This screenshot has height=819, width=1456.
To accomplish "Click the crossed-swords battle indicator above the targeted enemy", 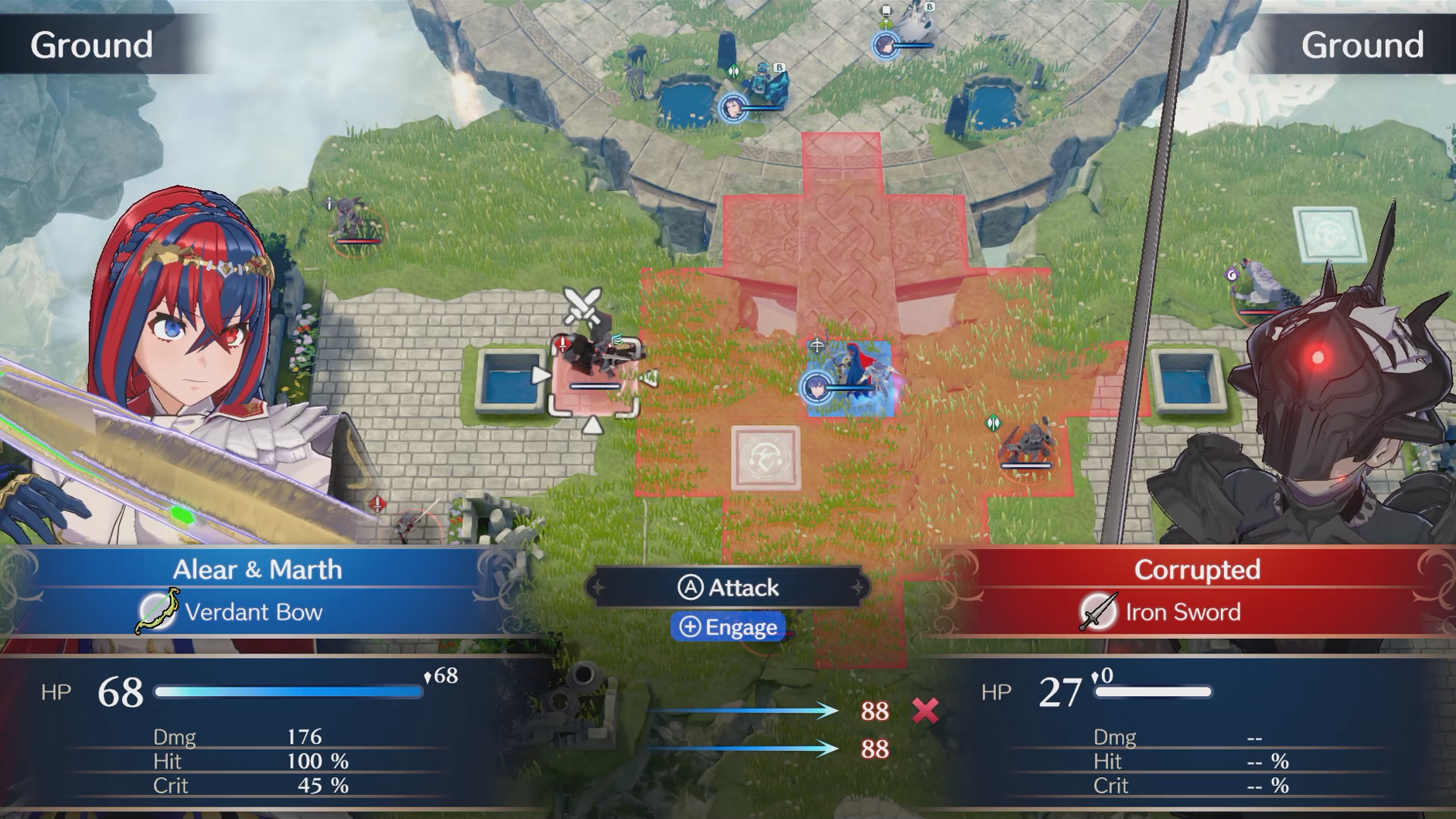I will click(581, 308).
